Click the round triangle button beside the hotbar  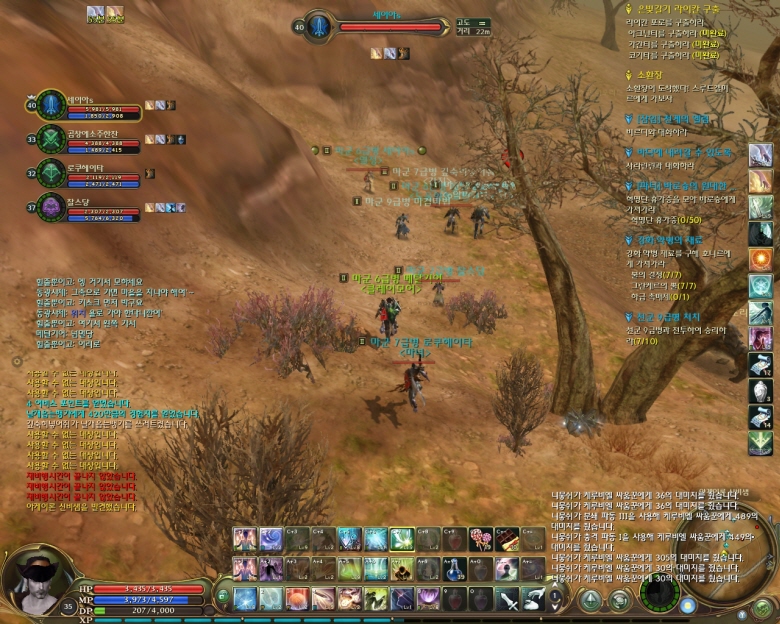pyautogui.click(x=591, y=601)
